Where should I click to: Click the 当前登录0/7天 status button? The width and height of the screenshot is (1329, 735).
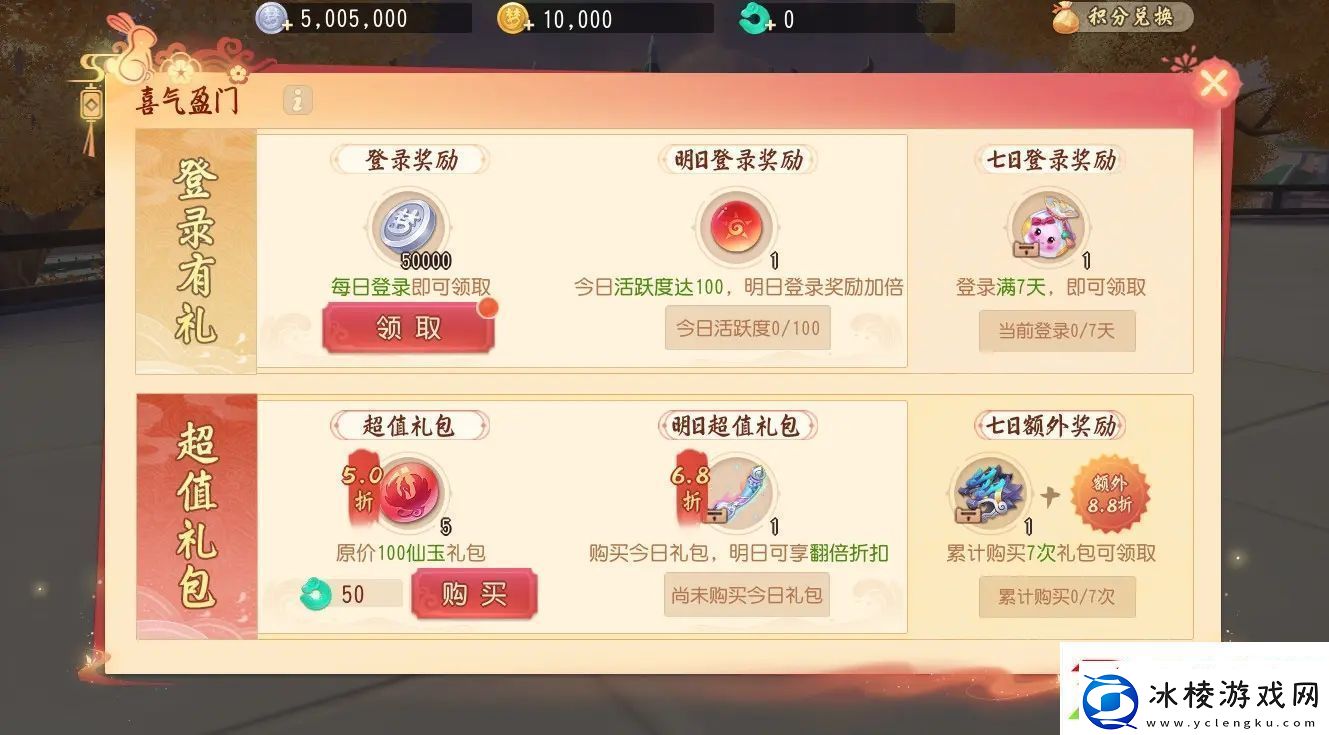tap(1057, 331)
